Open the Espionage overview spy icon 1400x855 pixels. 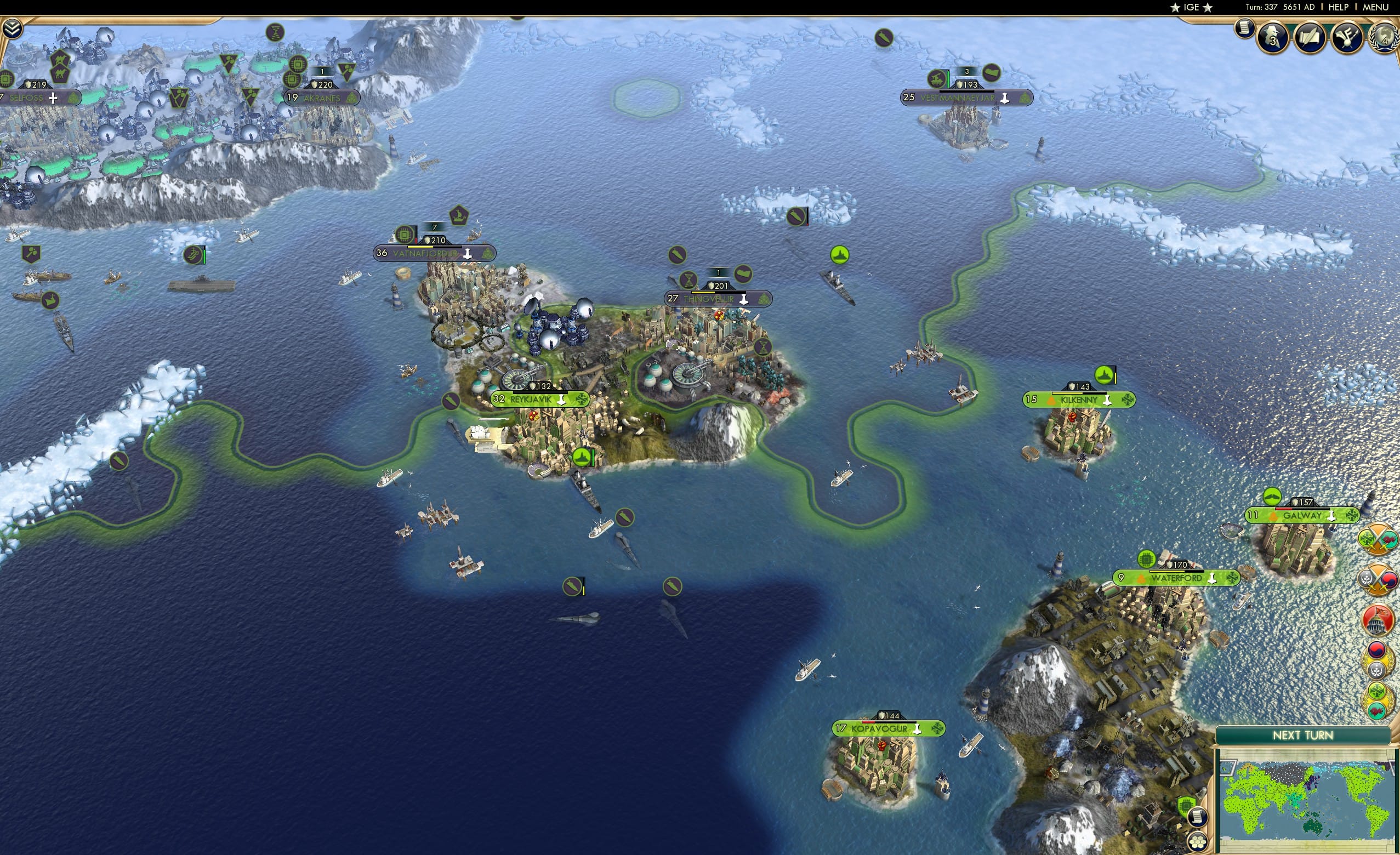1273,38
